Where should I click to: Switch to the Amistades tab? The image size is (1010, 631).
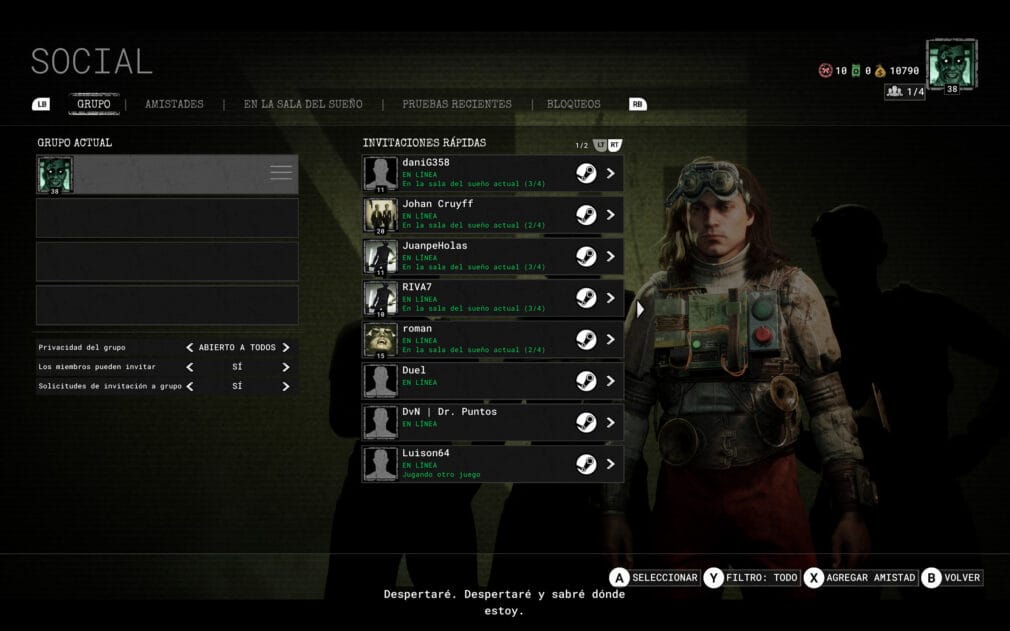pyautogui.click(x=174, y=104)
